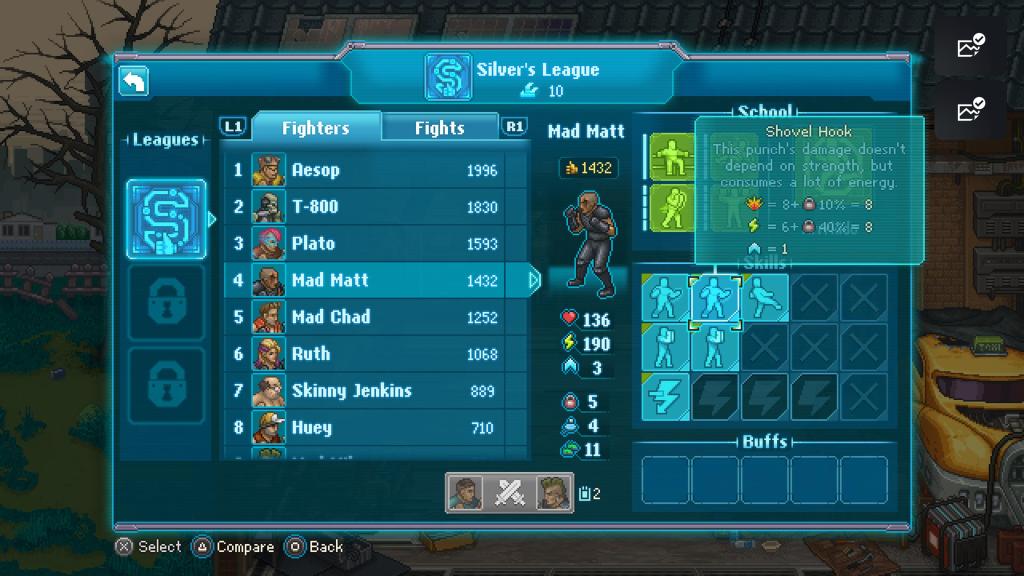1024x576 pixels.
Task: Select the highlighted Shovel Hook skill
Action: (714, 298)
